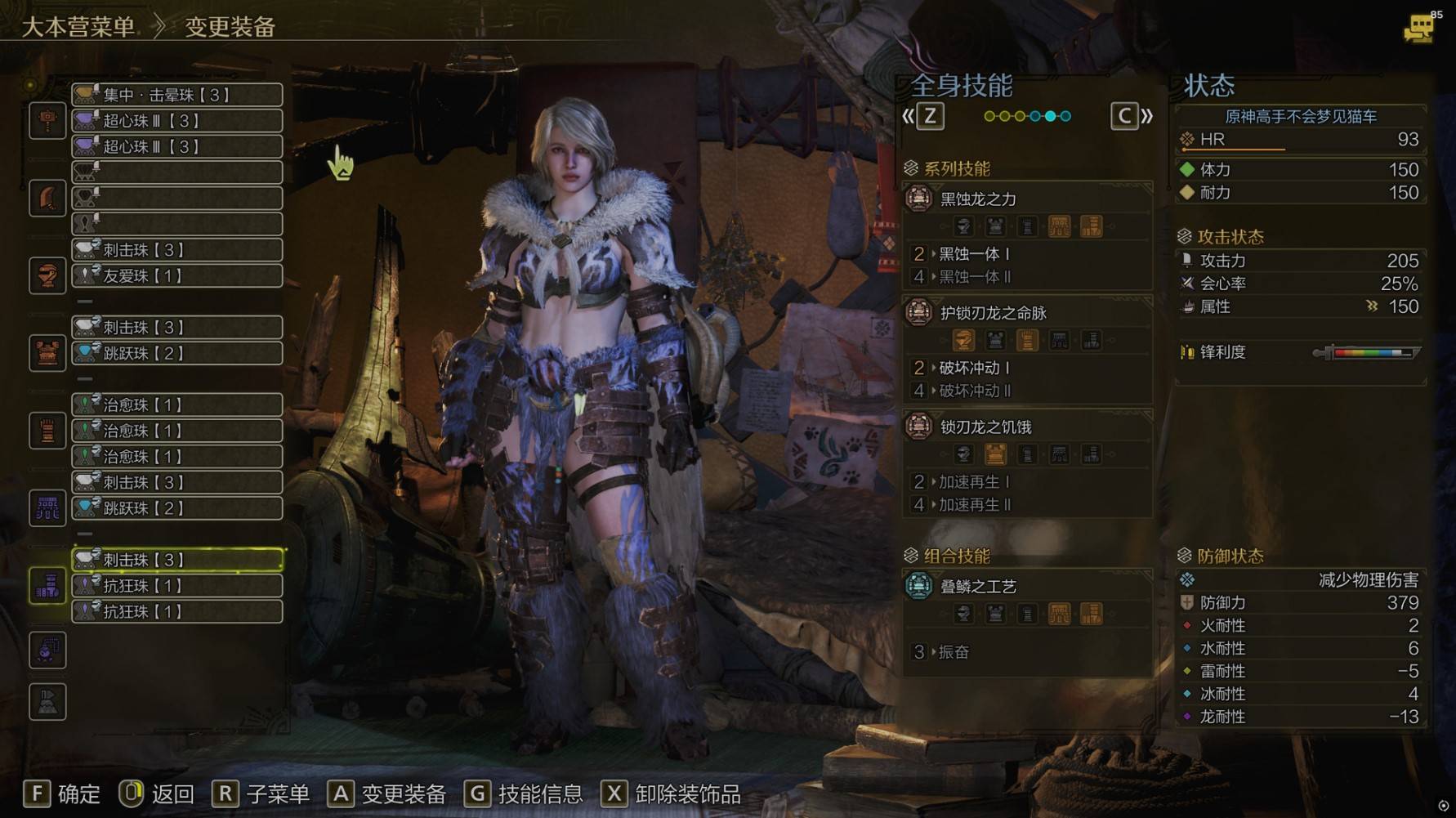Select the 集中·击晕珠【3】 decoration row

(x=177, y=95)
